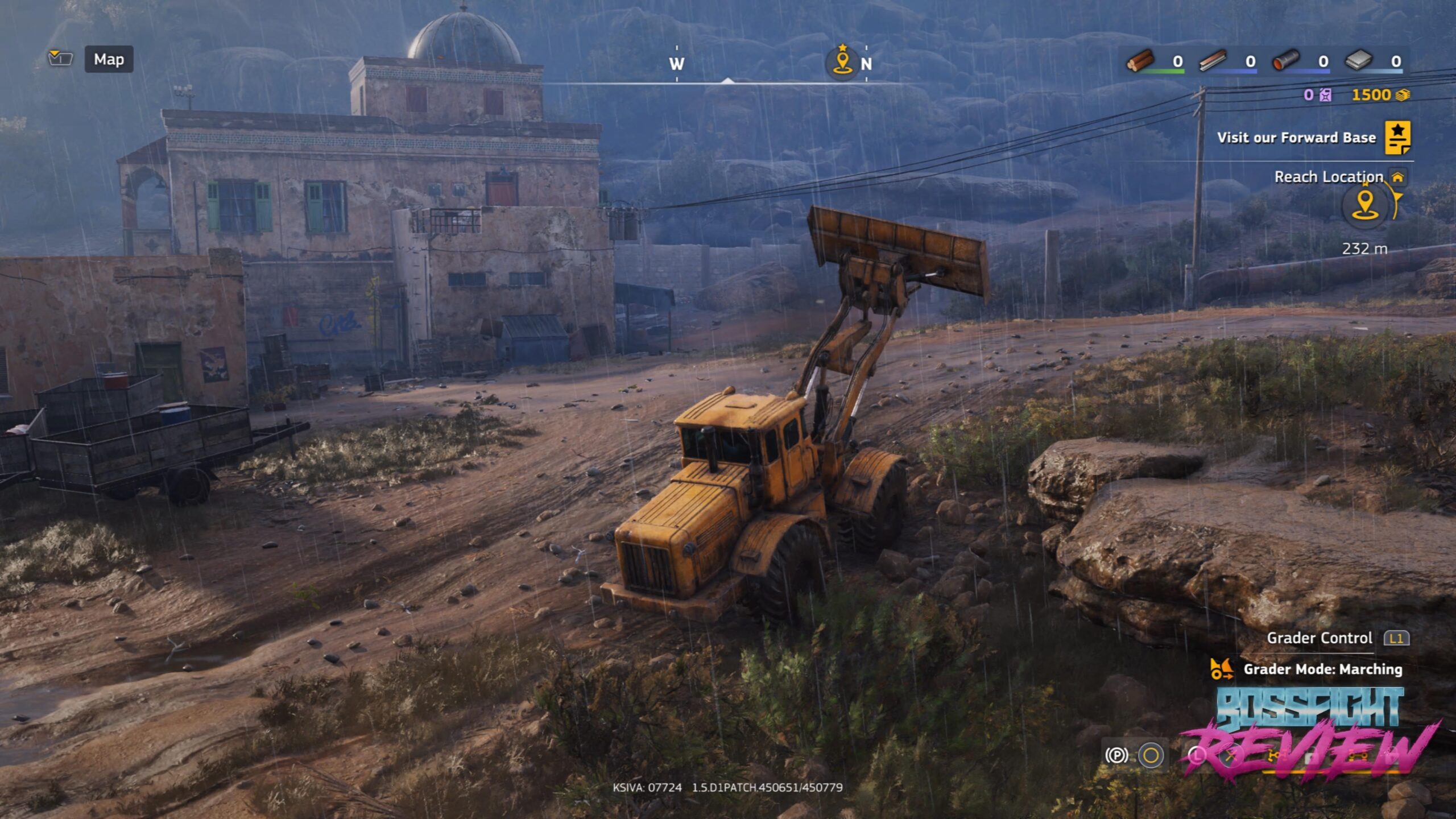Click the Reach Location waypoint marker
The height and width of the screenshot is (819, 1456).
1365,205
